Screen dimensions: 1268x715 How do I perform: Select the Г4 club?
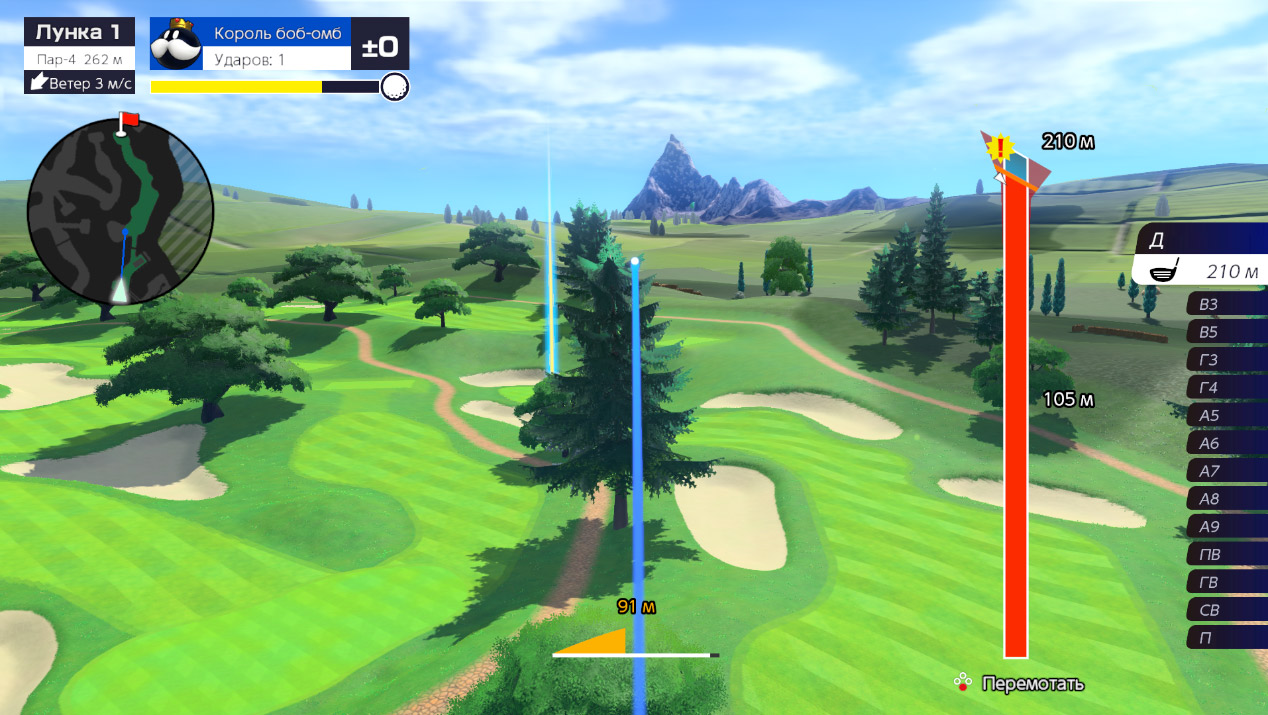(1226, 388)
